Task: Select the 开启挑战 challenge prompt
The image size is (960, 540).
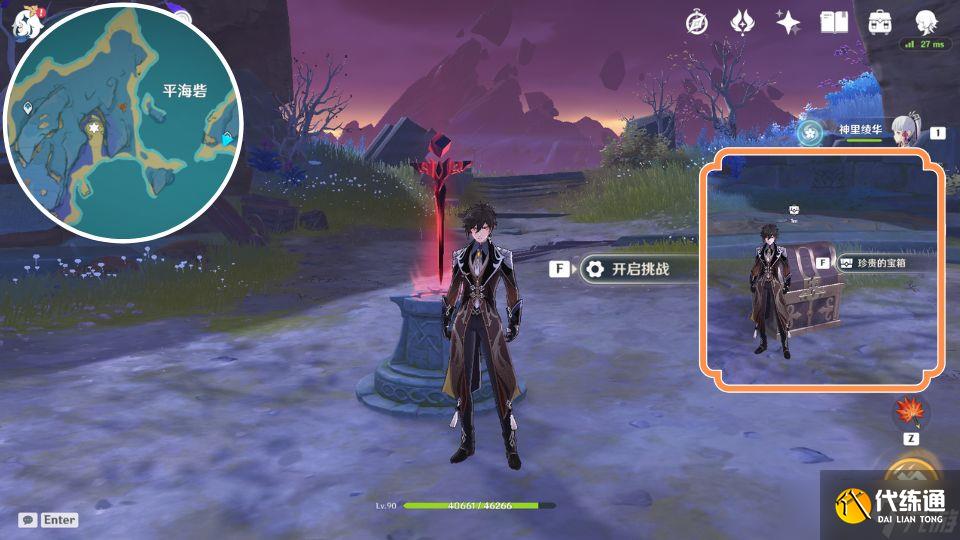Action: [x=626, y=269]
